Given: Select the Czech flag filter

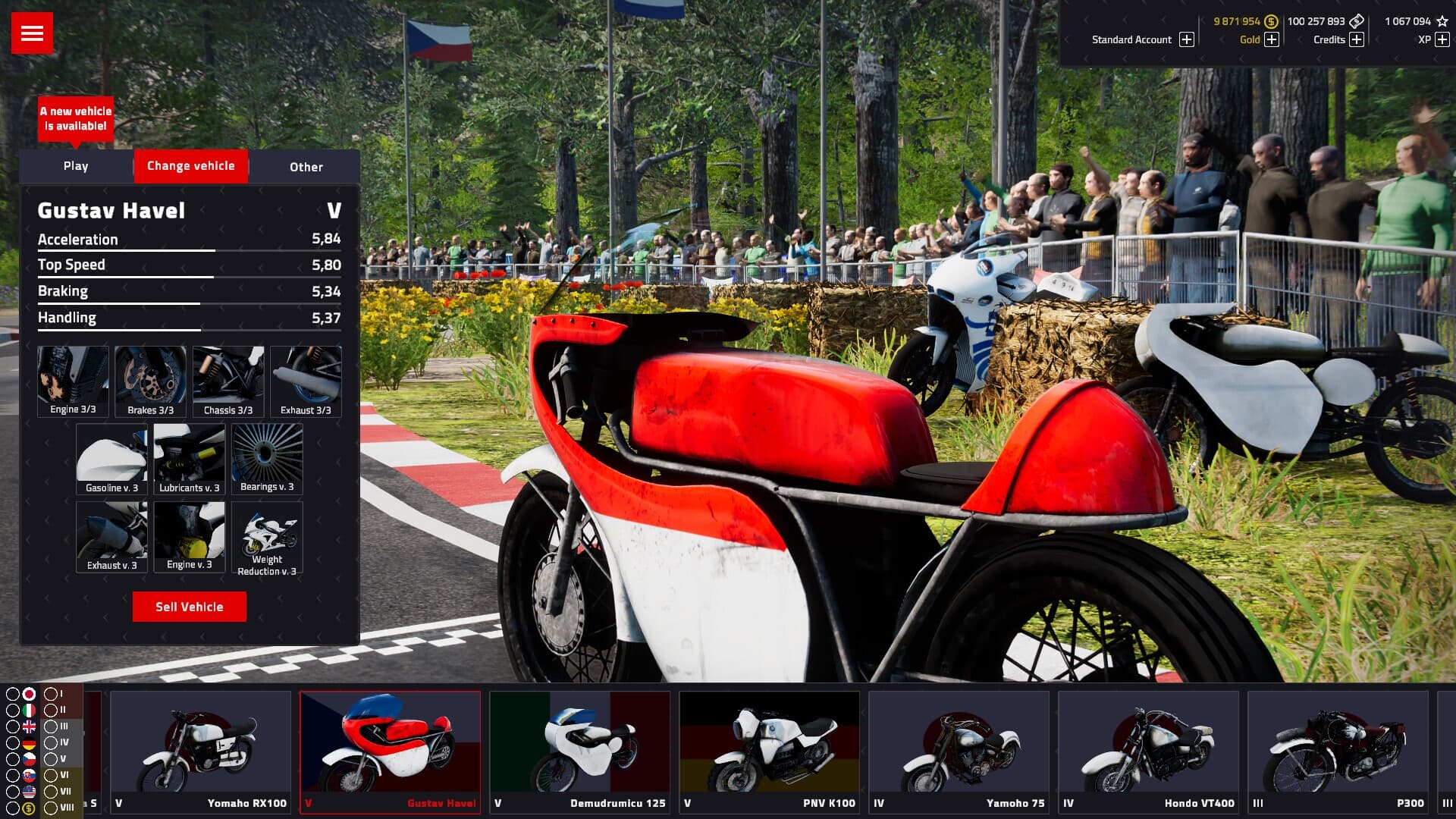Looking at the screenshot, I should click(29, 759).
